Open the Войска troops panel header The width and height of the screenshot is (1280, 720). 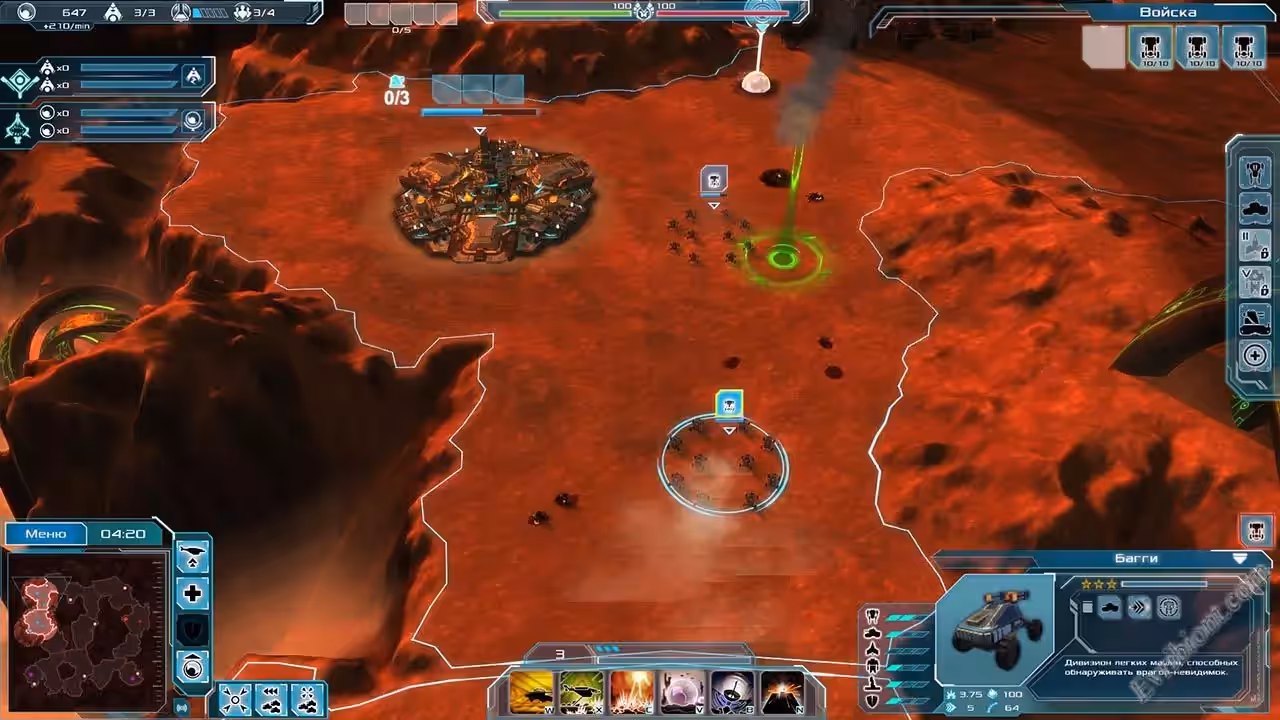click(x=1167, y=12)
